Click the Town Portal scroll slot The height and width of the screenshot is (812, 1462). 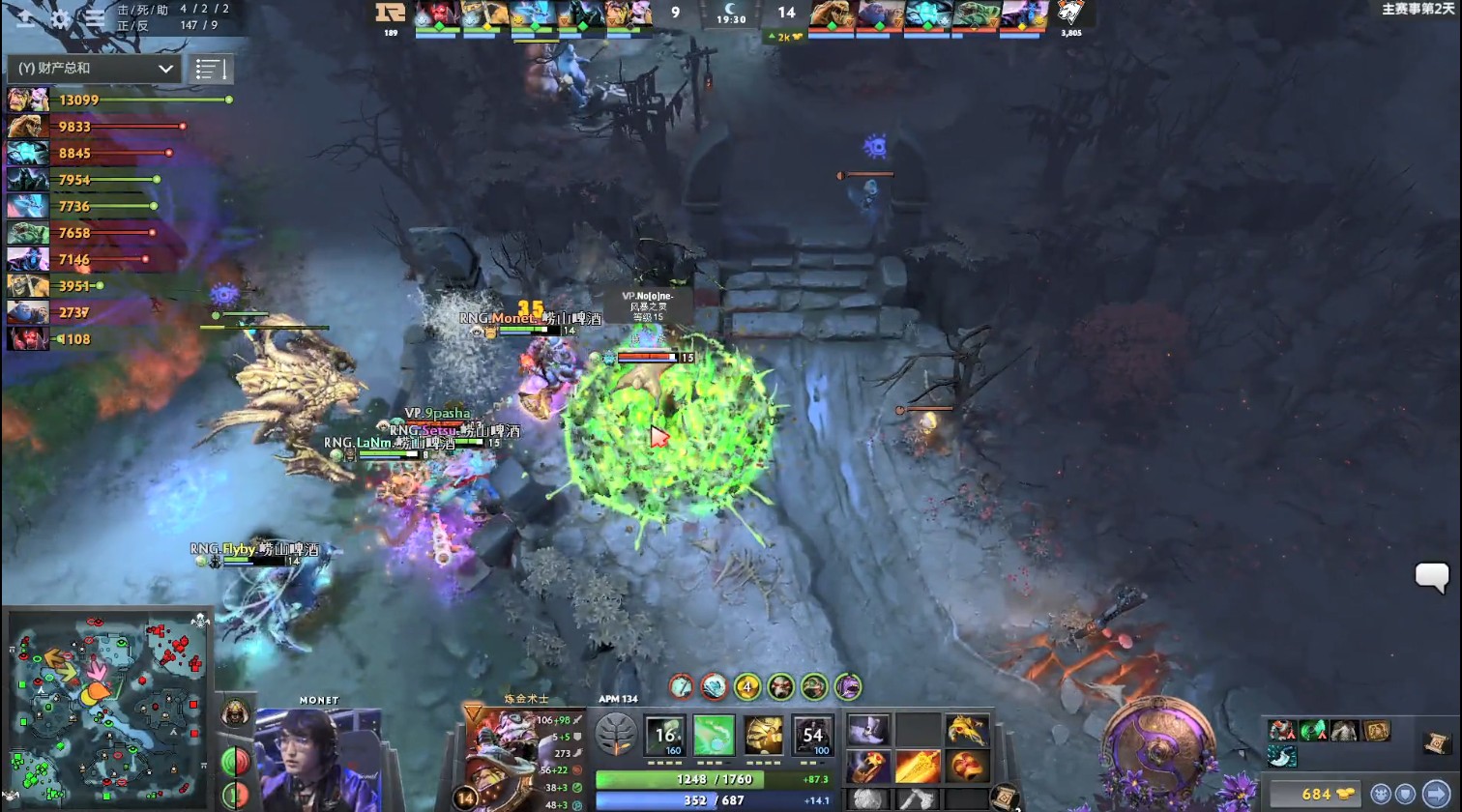(x=1004, y=794)
